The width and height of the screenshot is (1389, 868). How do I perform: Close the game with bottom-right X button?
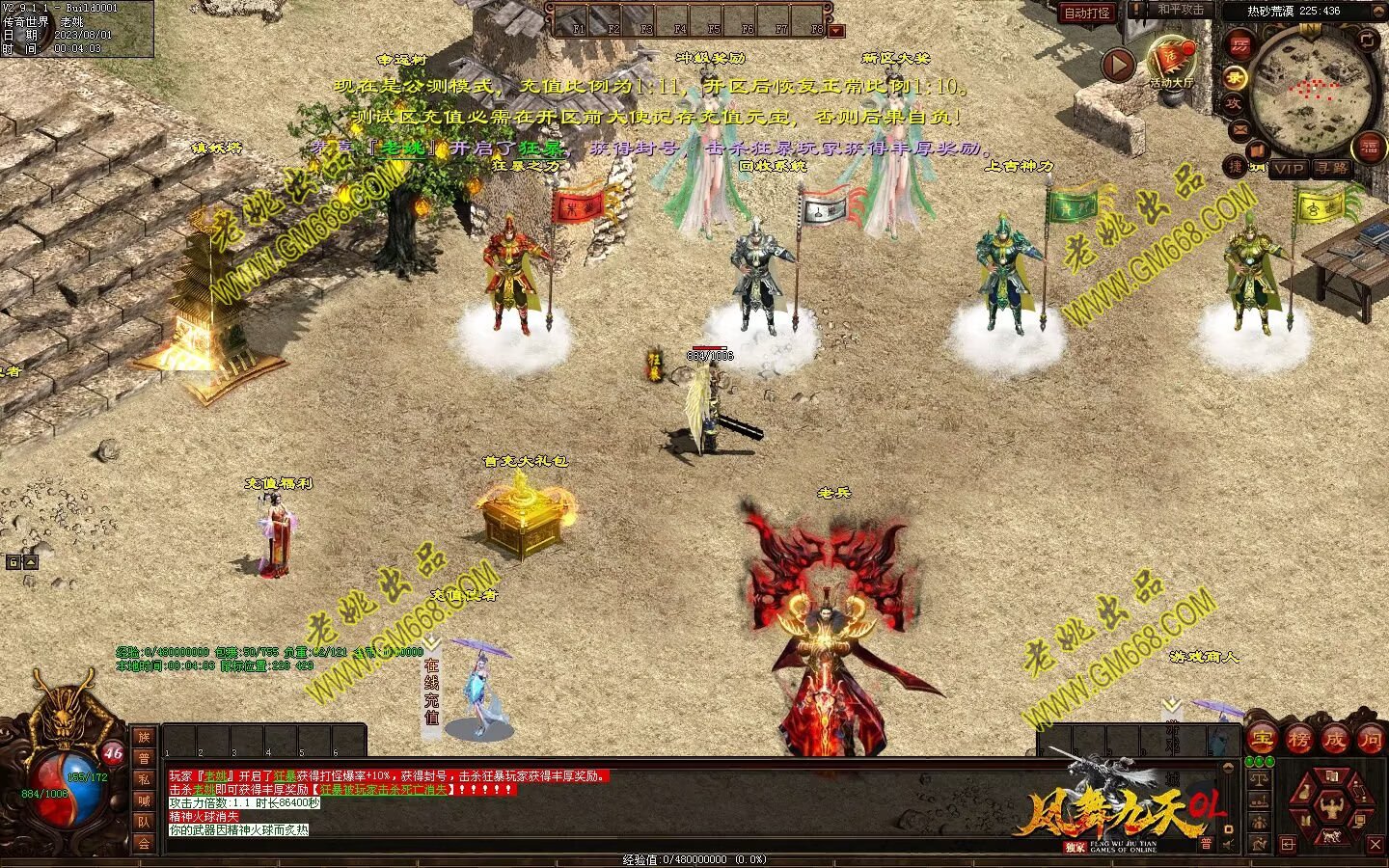click(x=1375, y=845)
